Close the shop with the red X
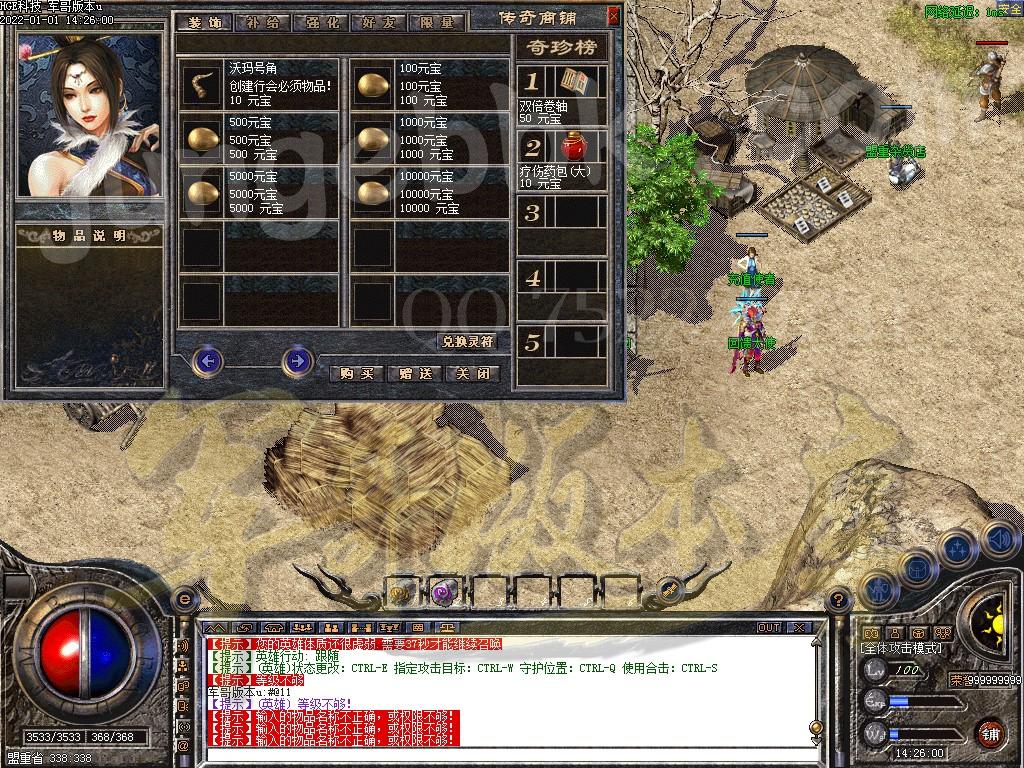The height and width of the screenshot is (768, 1024). [613, 17]
